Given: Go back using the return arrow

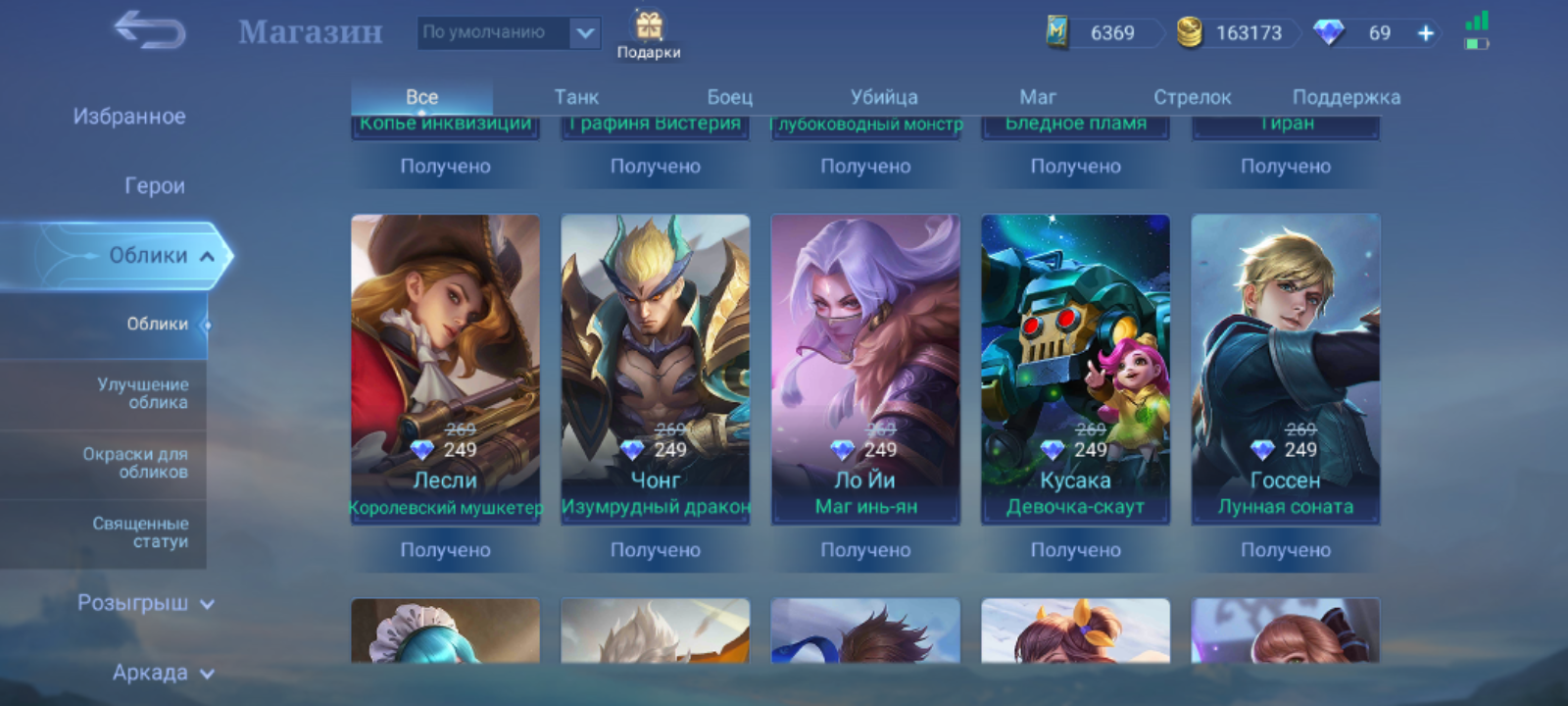Looking at the screenshot, I should (150, 31).
